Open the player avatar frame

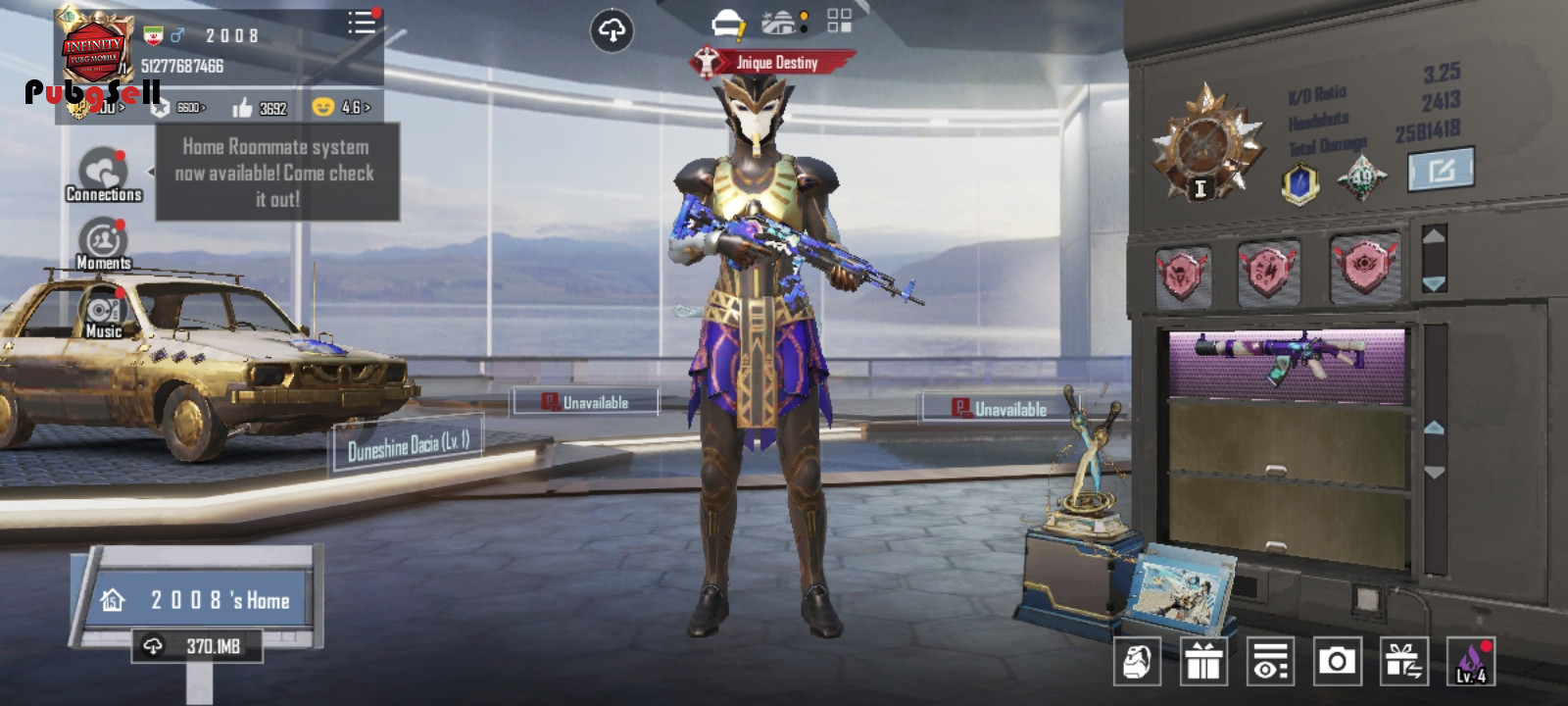point(93,49)
